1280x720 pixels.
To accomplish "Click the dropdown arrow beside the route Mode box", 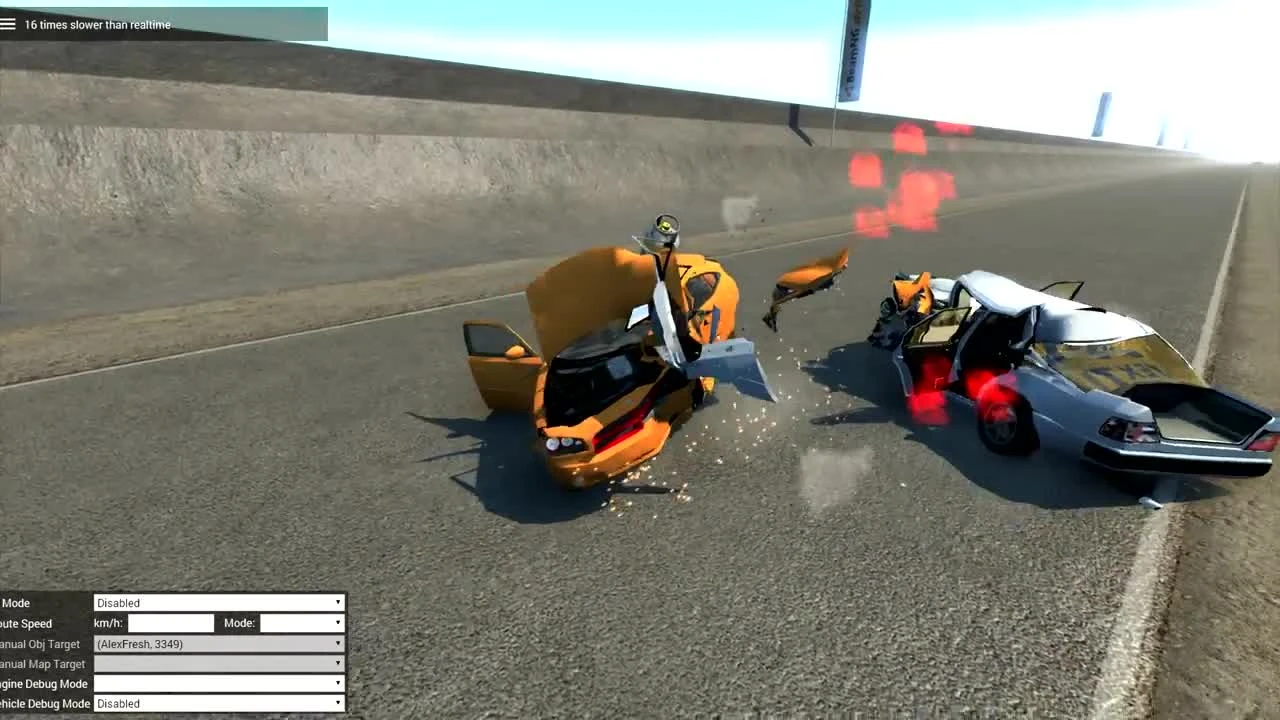I will tap(337, 622).
